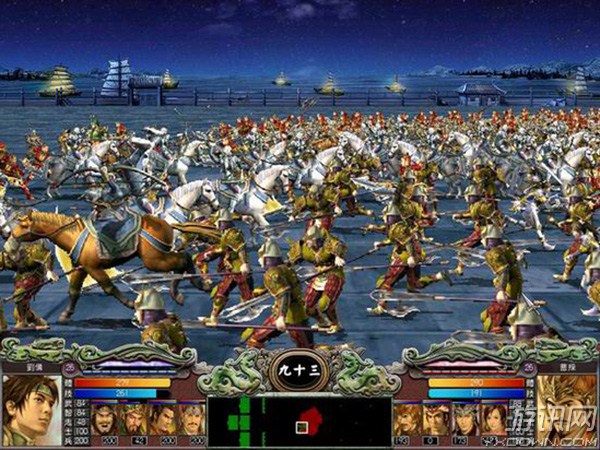The width and height of the screenshot is (600, 450).
Task: Select Liu Bei's commander portrait
Action: (30, 408)
